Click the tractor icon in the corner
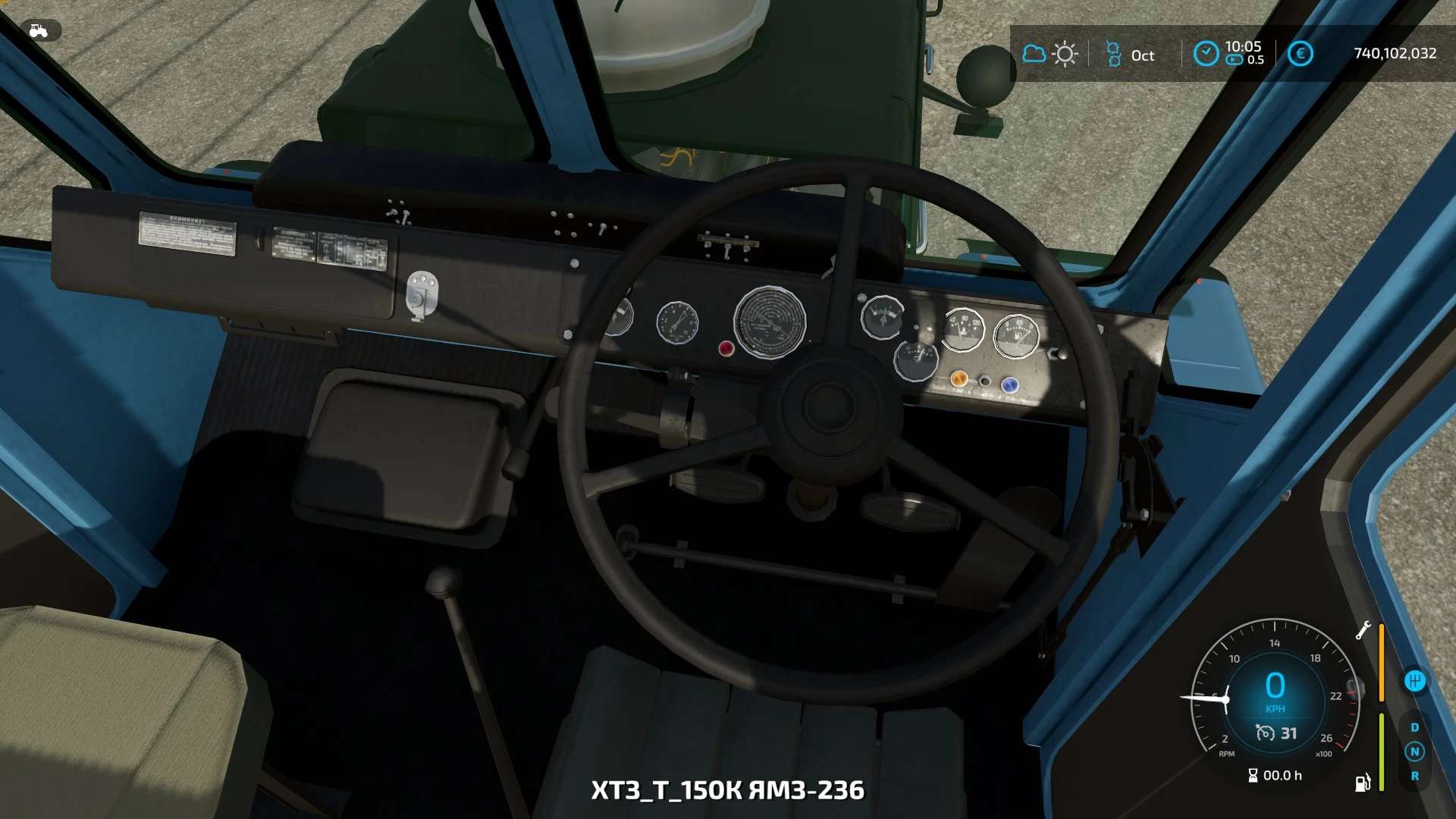This screenshot has height=819, width=1456. pos(38,30)
